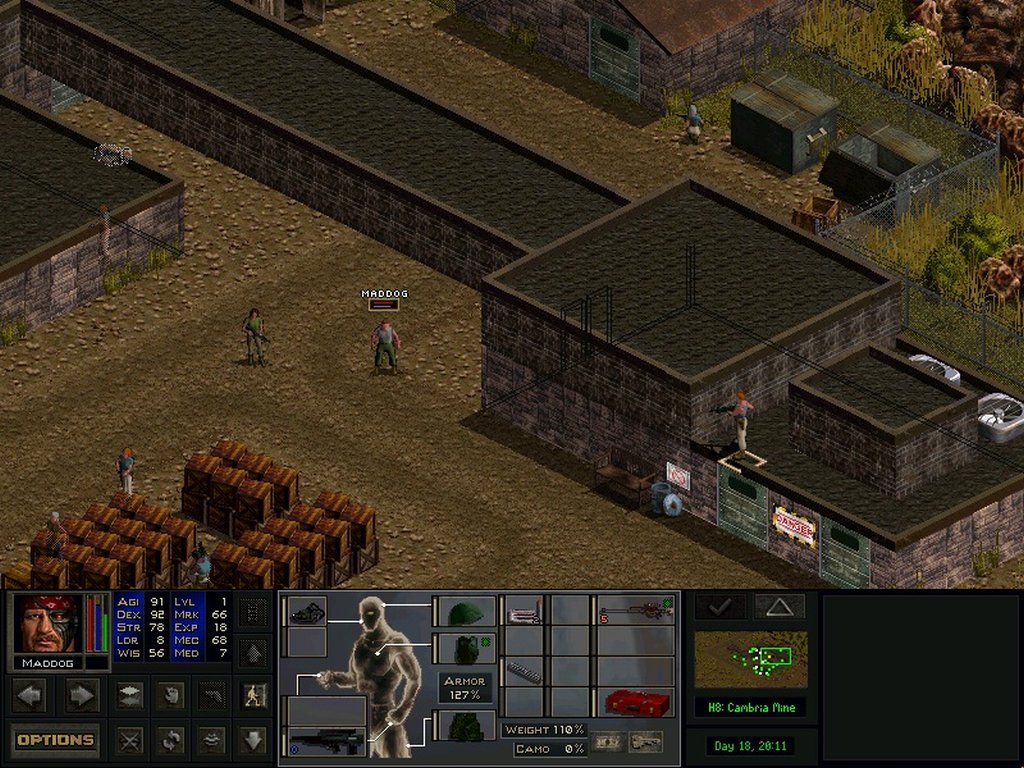The width and height of the screenshot is (1024, 768).
Task: Open the Options menu
Action: (x=56, y=740)
